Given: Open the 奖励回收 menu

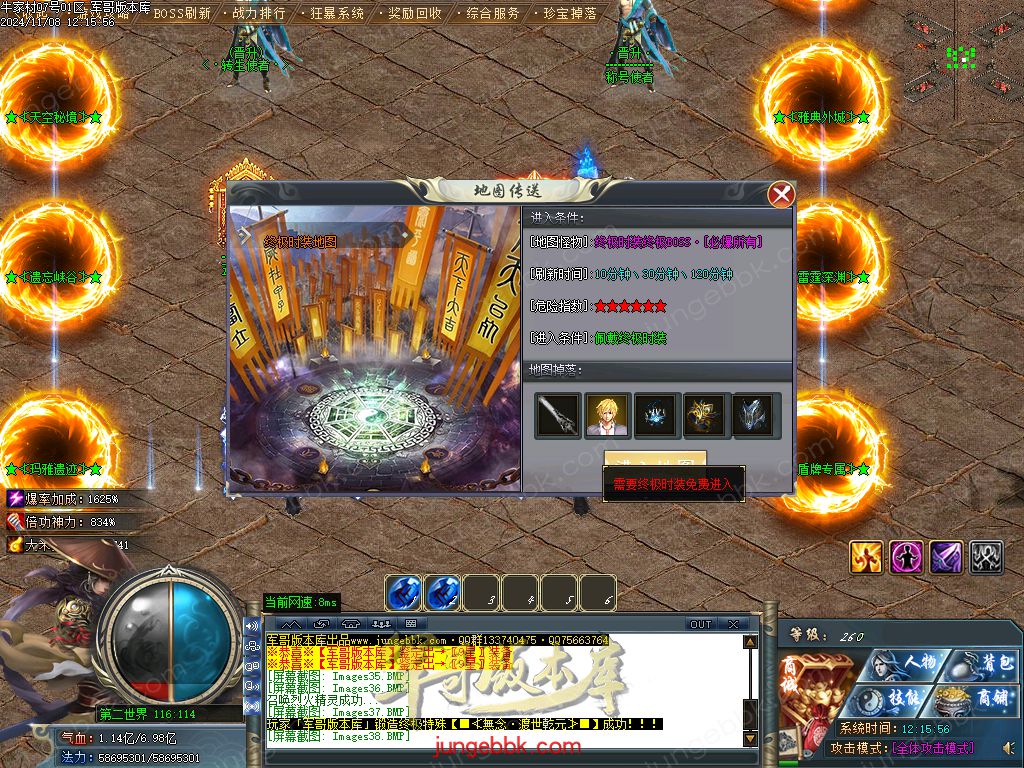Looking at the screenshot, I should [414, 14].
